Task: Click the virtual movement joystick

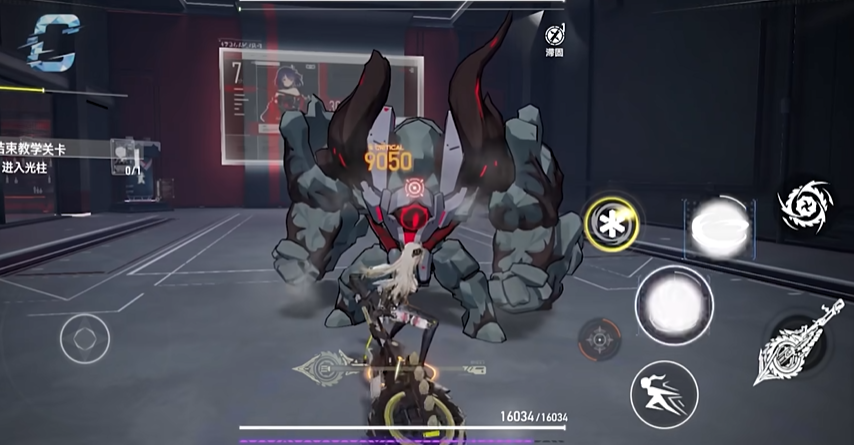Action: click(84, 339)
